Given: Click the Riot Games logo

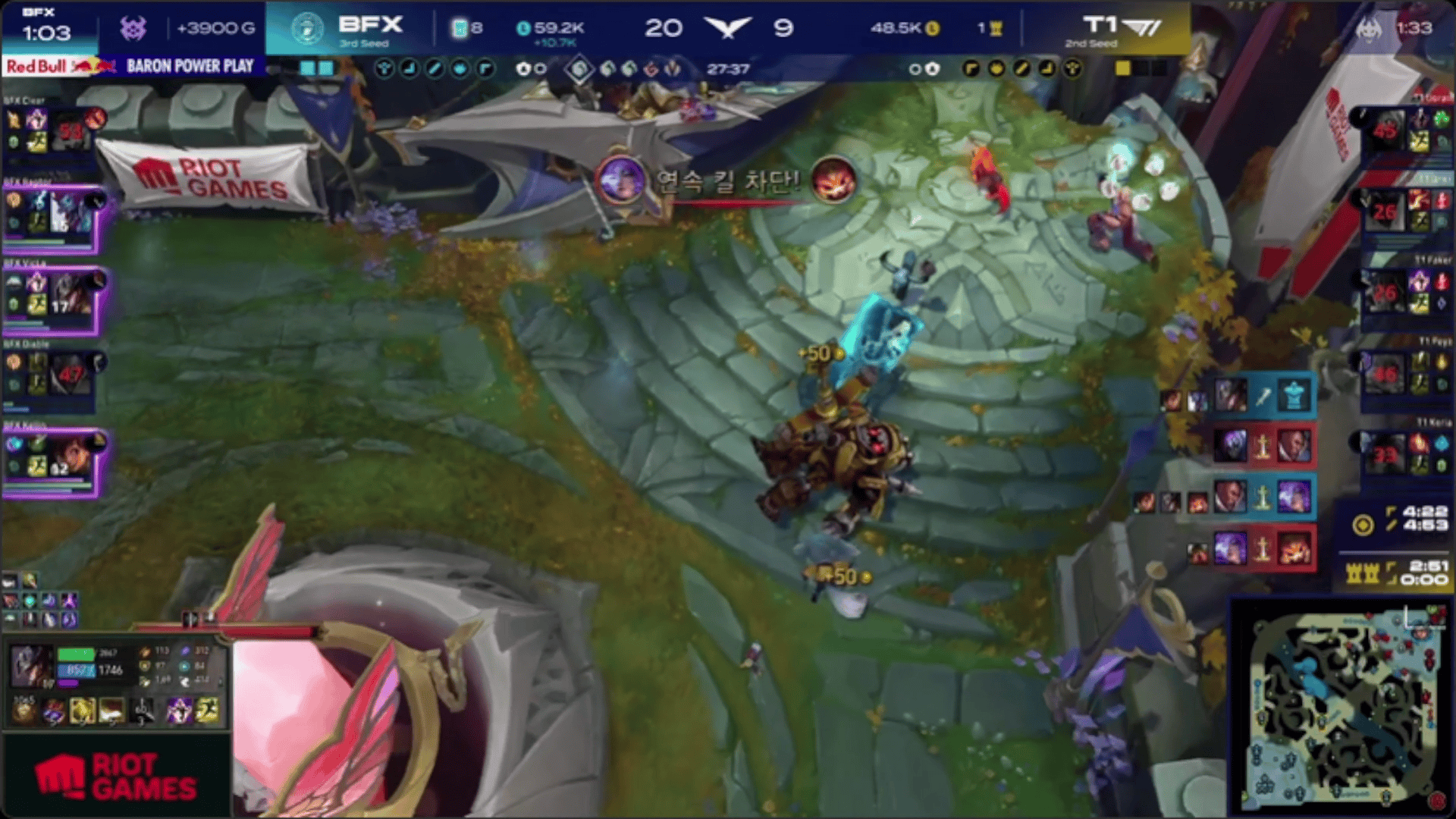Looking at the screenshot, I should [115, 777].
